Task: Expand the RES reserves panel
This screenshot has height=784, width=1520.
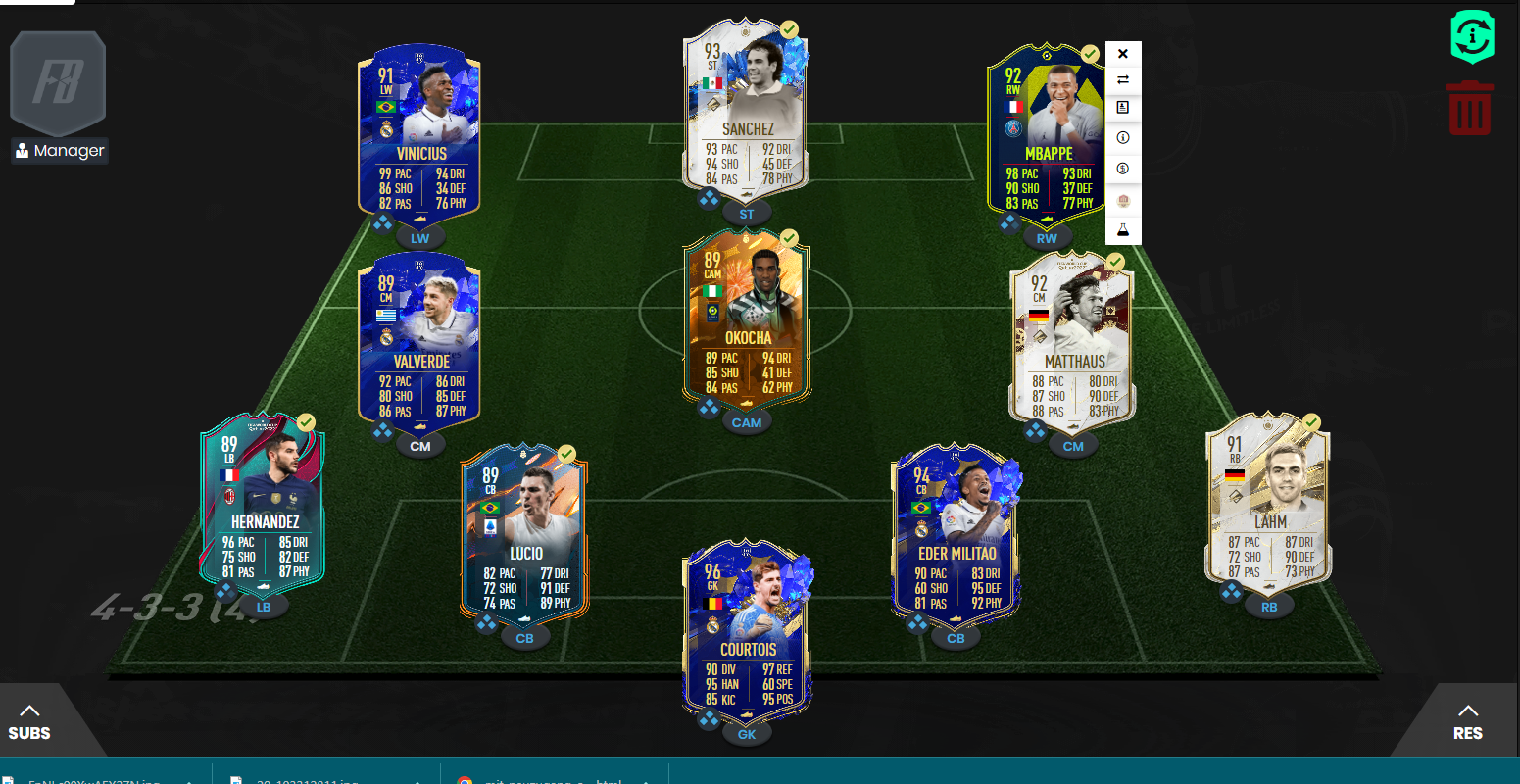Action: 1467,722
